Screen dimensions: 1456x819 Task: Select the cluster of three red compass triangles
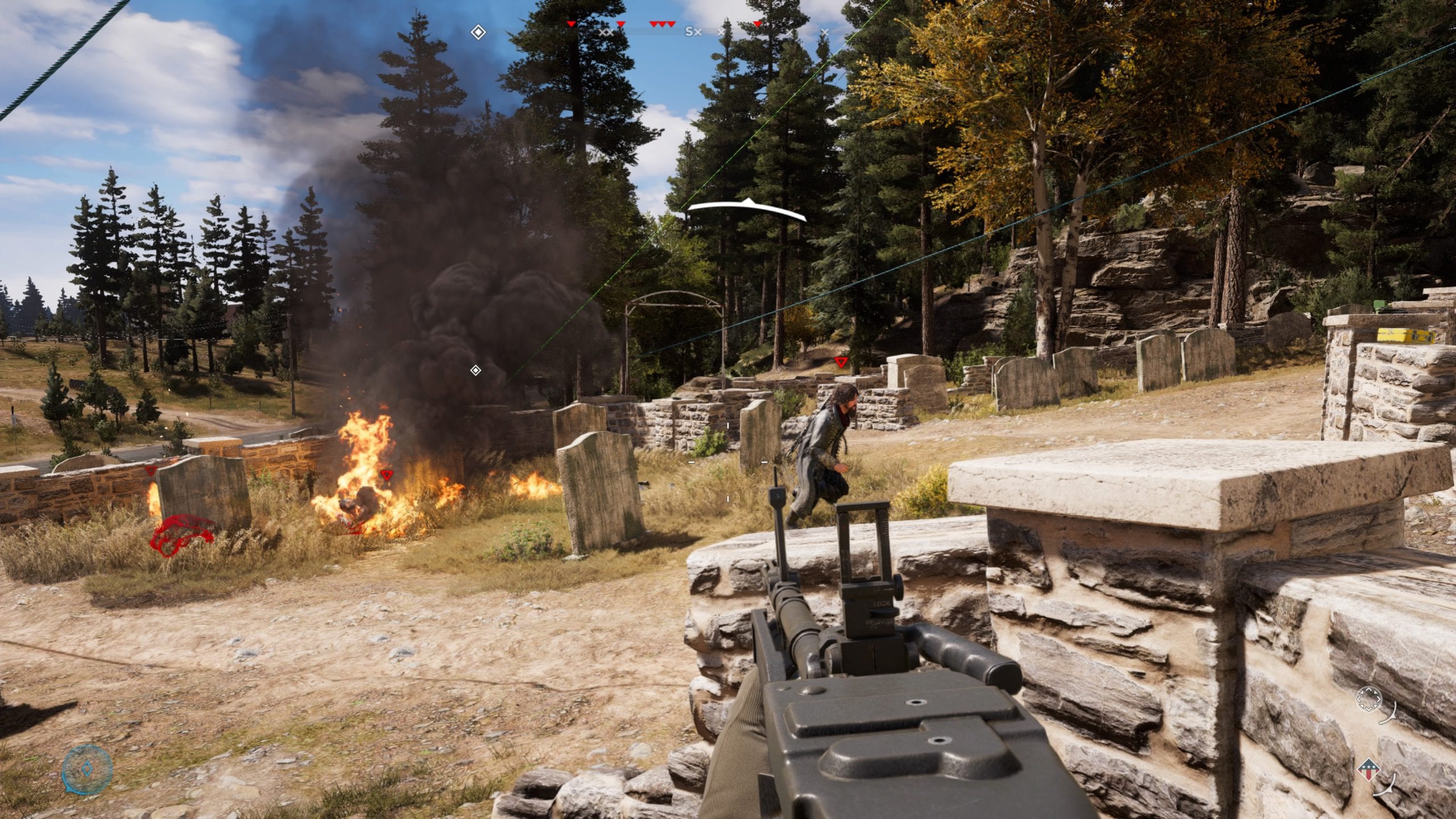click(x=663, y=24)
